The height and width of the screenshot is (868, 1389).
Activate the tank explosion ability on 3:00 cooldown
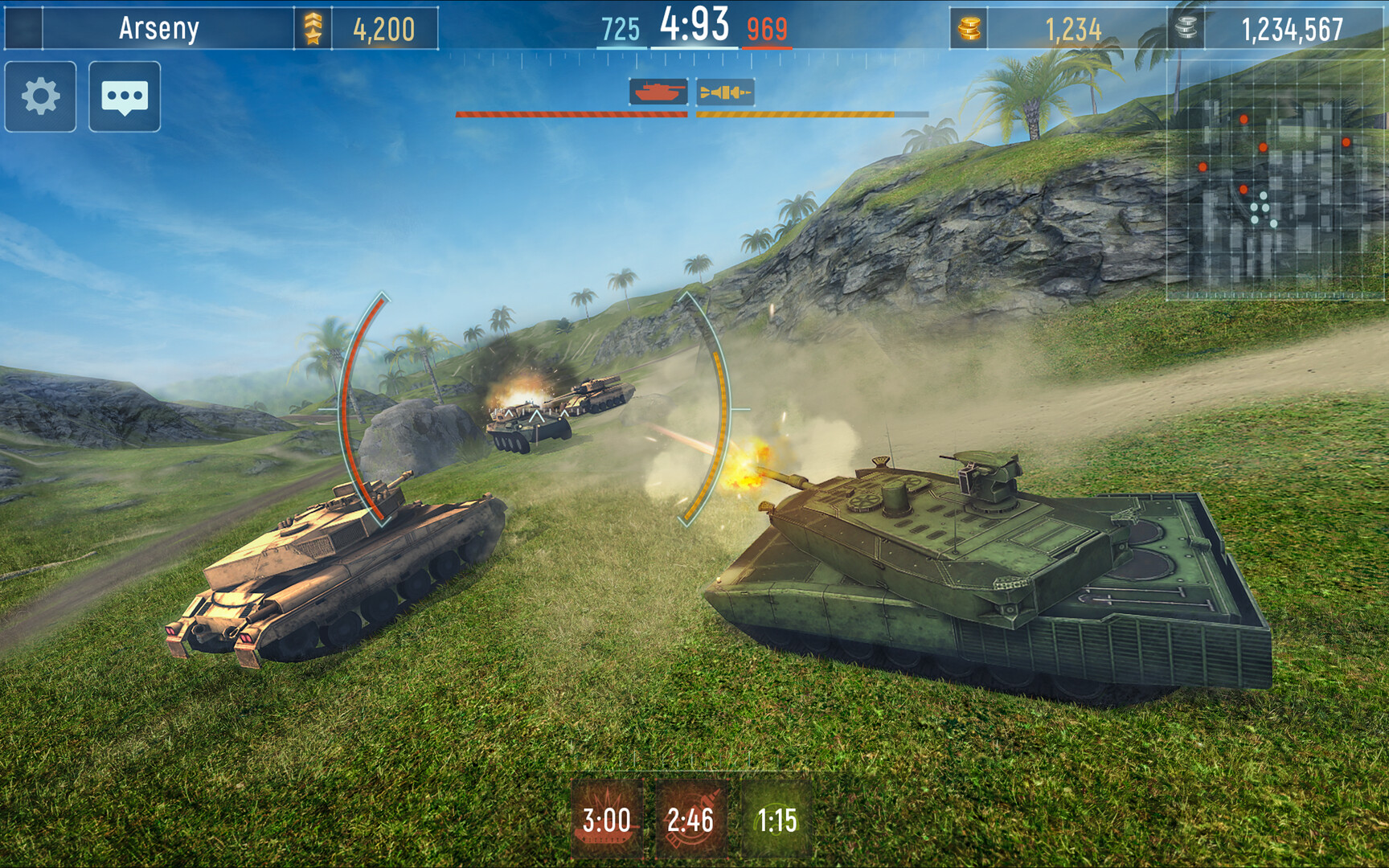pos(608,820)
